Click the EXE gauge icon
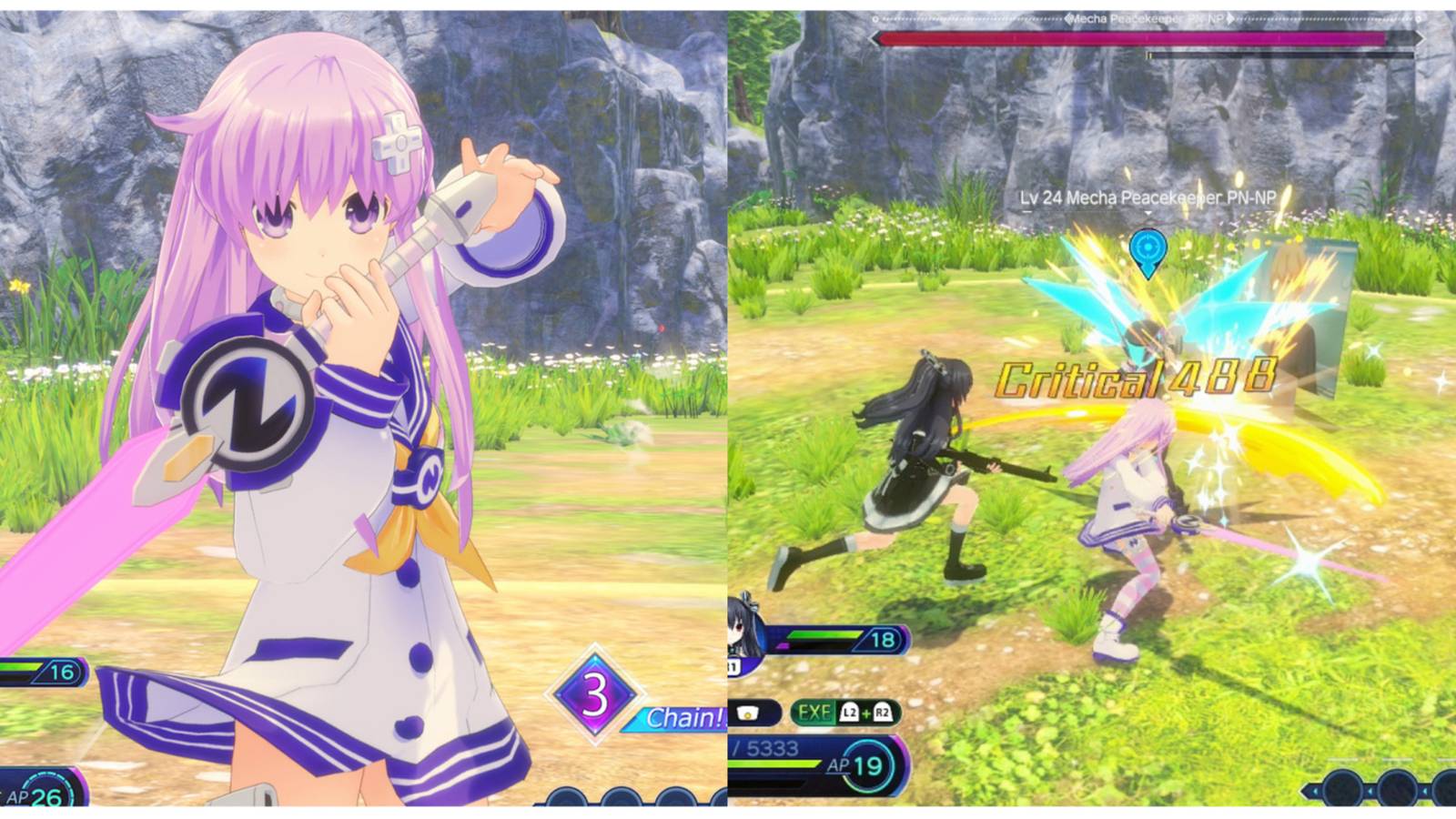 pos(814,713)
